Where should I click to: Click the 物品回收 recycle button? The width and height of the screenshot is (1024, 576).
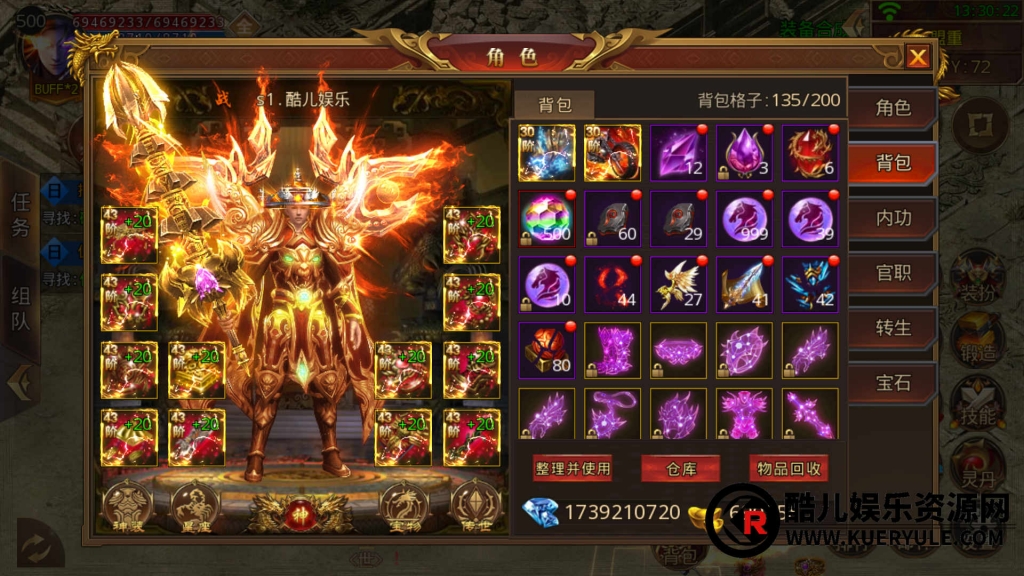pyautogui.click(x=788, y=468)
